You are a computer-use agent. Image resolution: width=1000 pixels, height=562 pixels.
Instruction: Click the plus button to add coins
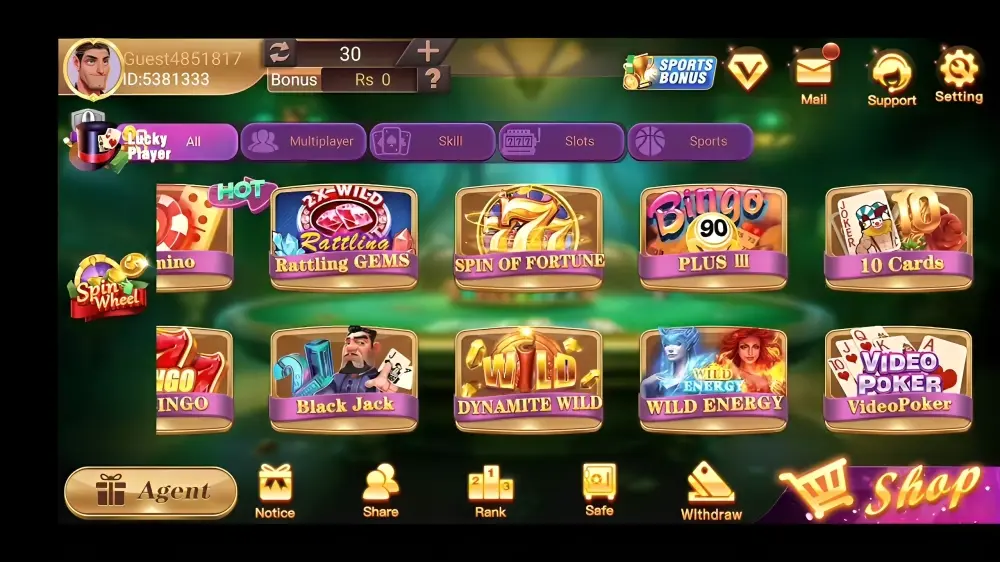(428, 52)
